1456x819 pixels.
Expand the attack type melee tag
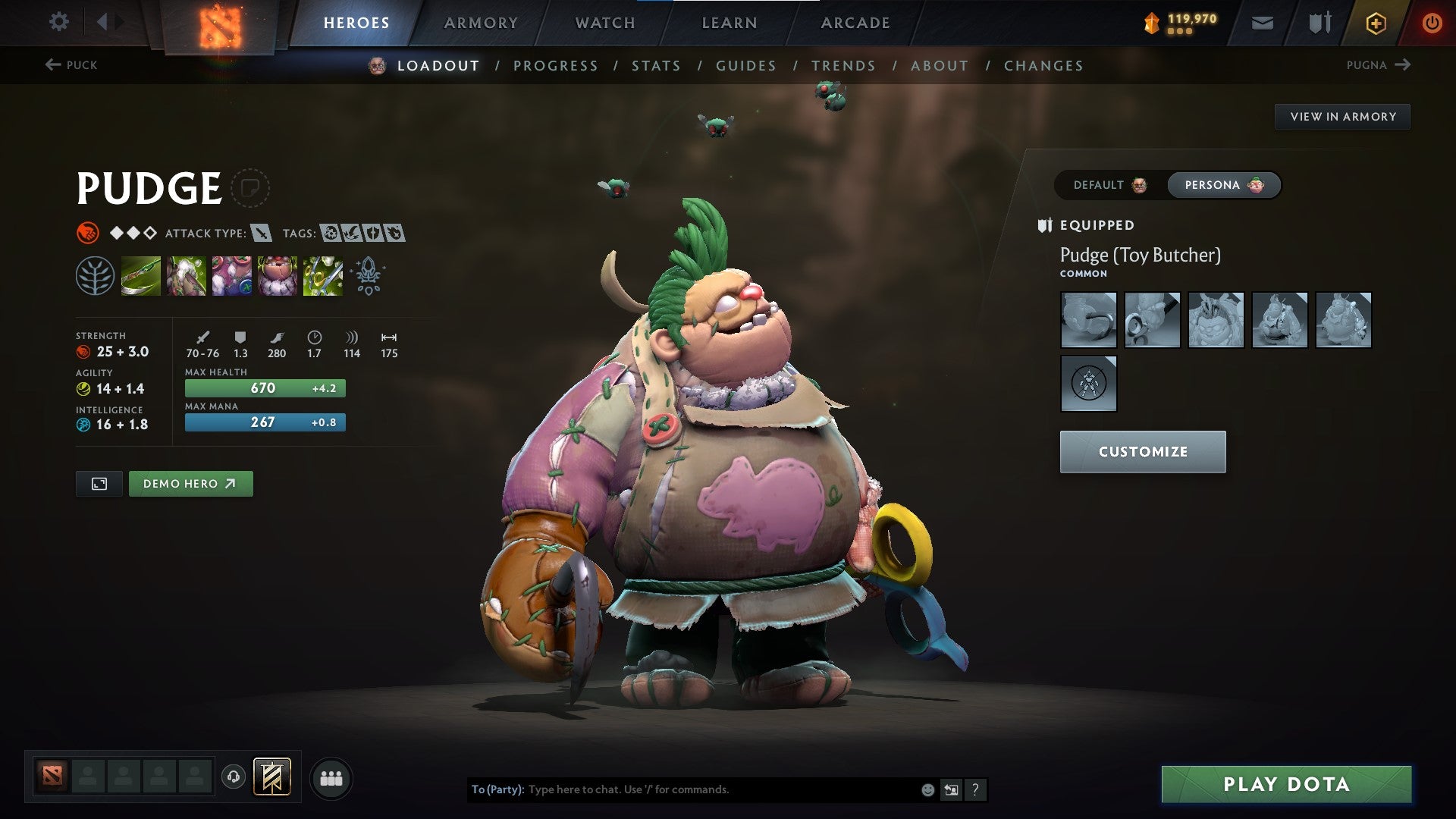point(262,234)
